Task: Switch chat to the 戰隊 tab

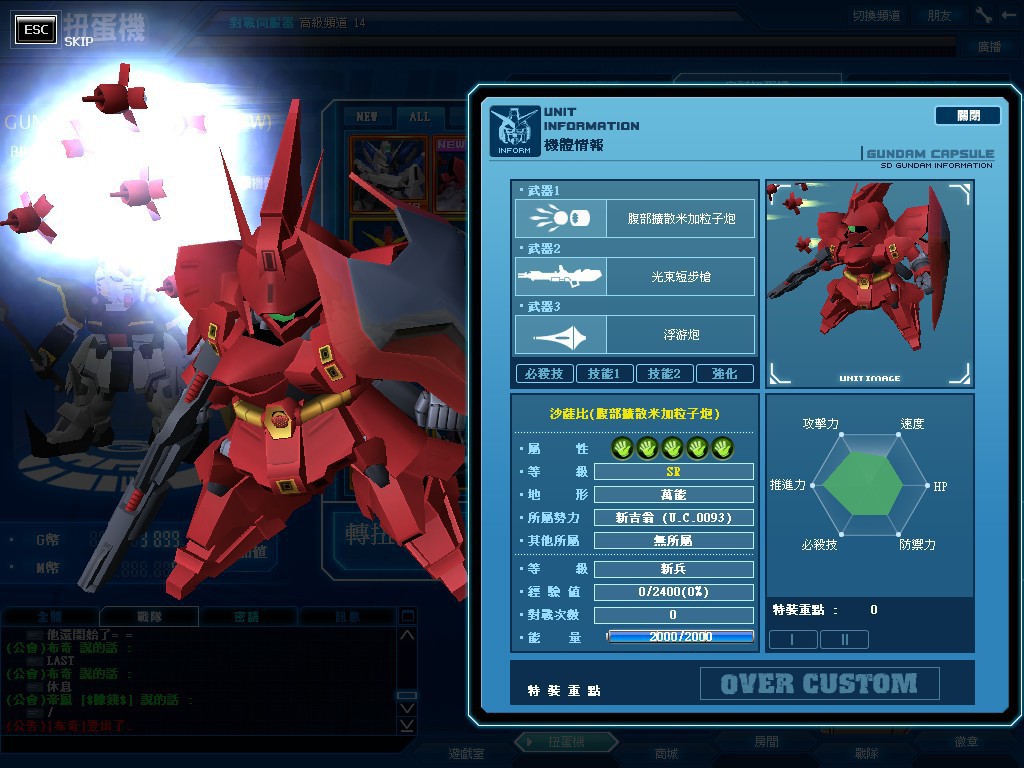Action: coord(149,617)
